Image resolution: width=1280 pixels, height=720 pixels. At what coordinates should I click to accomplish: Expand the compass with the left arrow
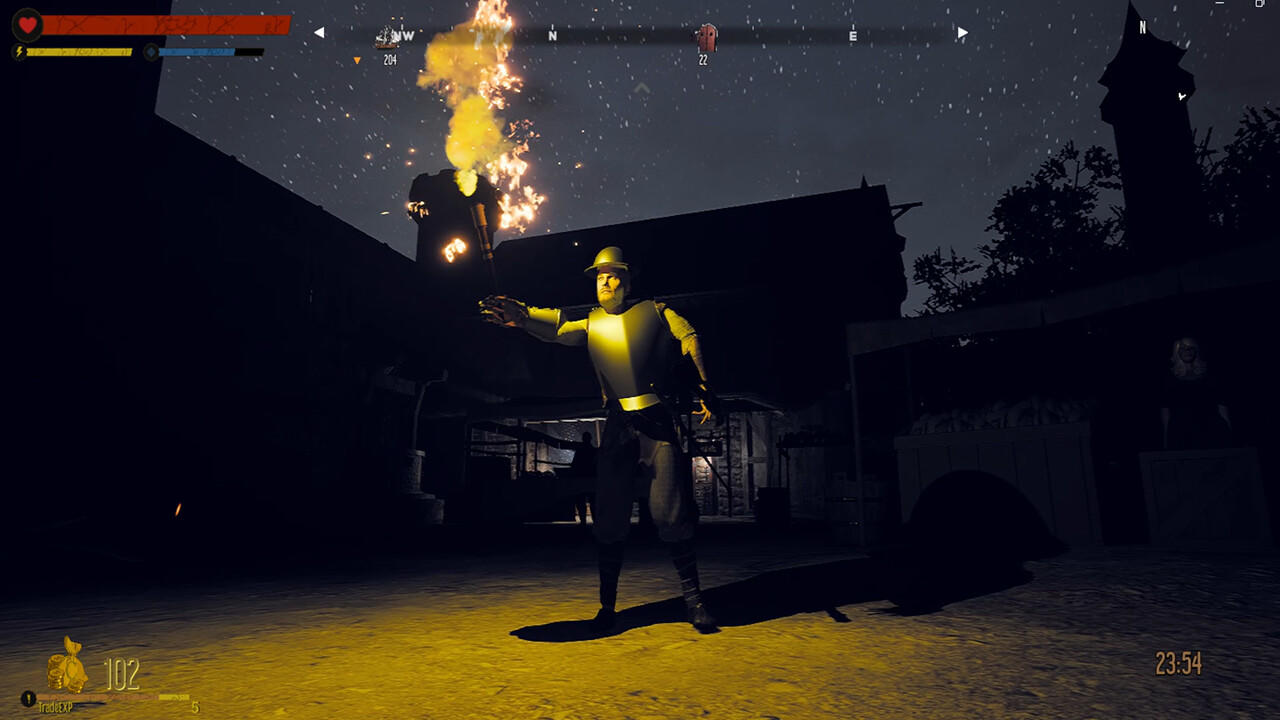pyautogui.click(x=320, y=33)
